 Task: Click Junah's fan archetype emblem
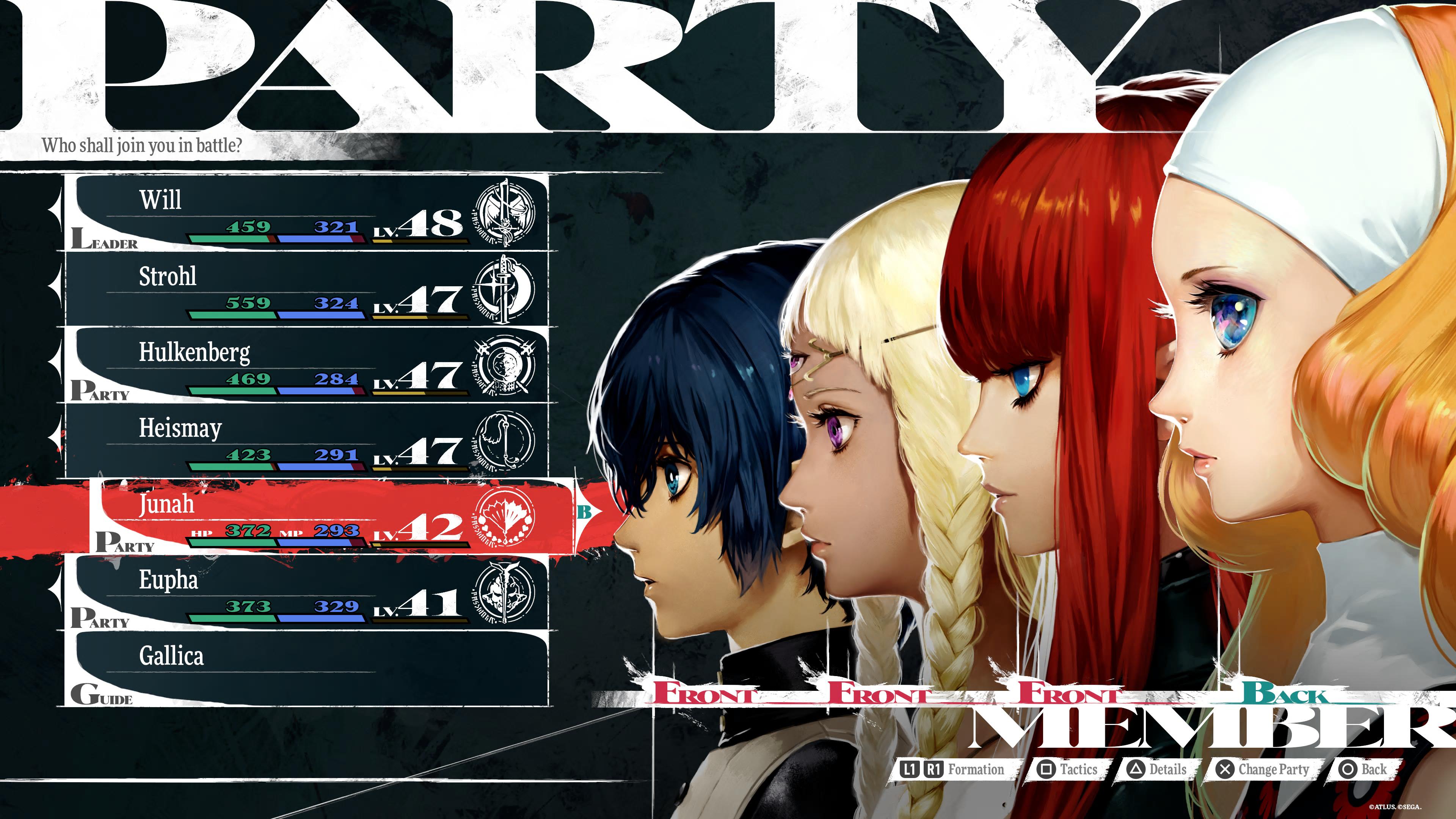coord(504,517)
